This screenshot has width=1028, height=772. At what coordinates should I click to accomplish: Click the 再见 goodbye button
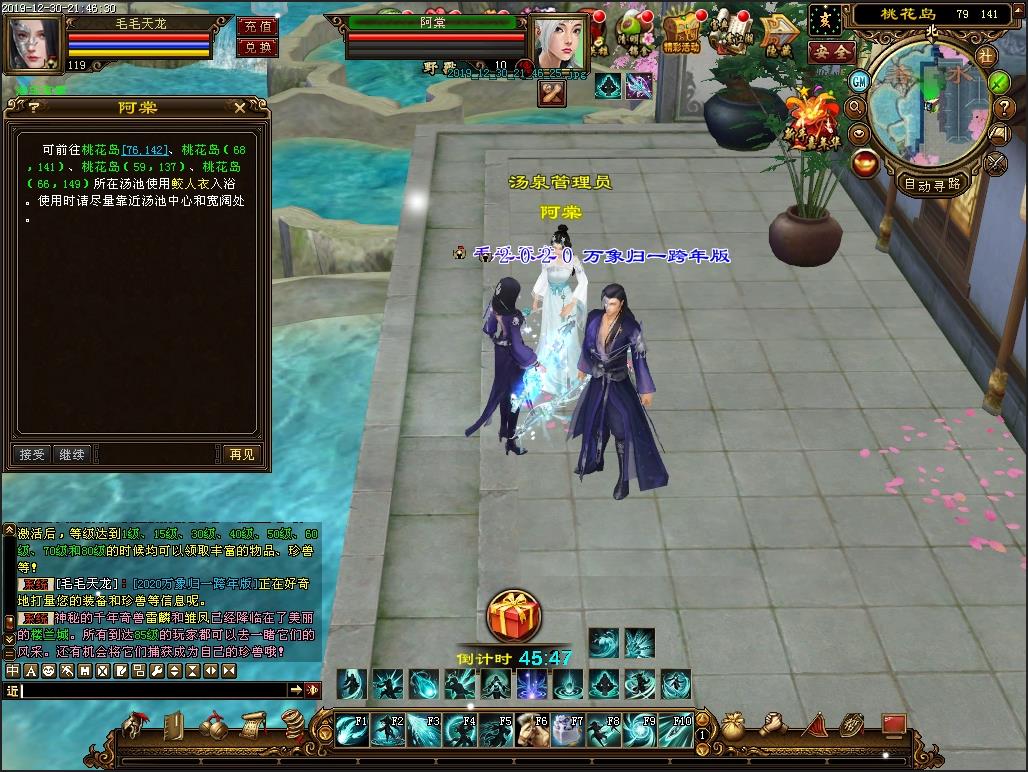(241, 454)
